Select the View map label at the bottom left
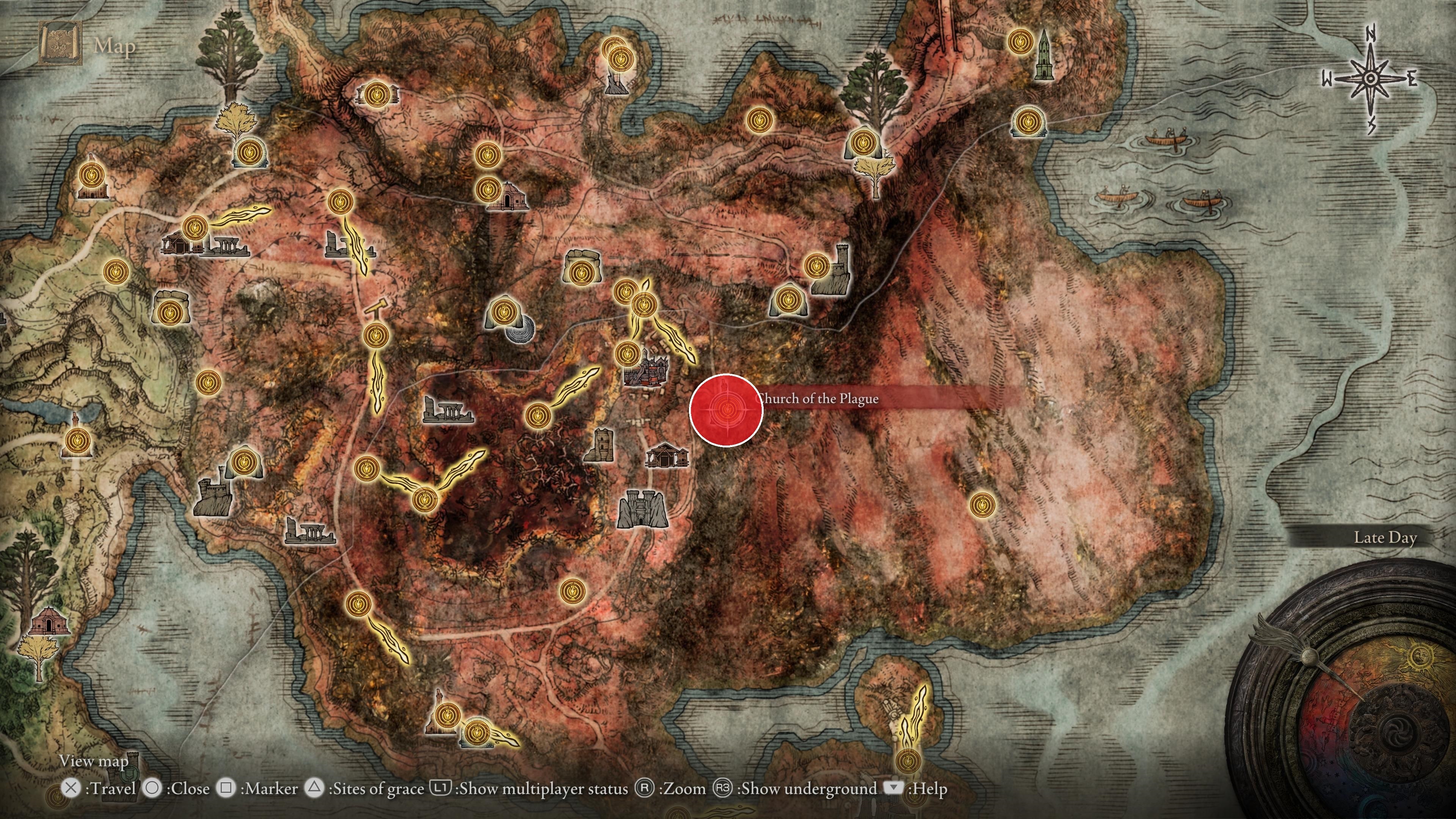Screen dimensions: 1456x819 [93, 761]
